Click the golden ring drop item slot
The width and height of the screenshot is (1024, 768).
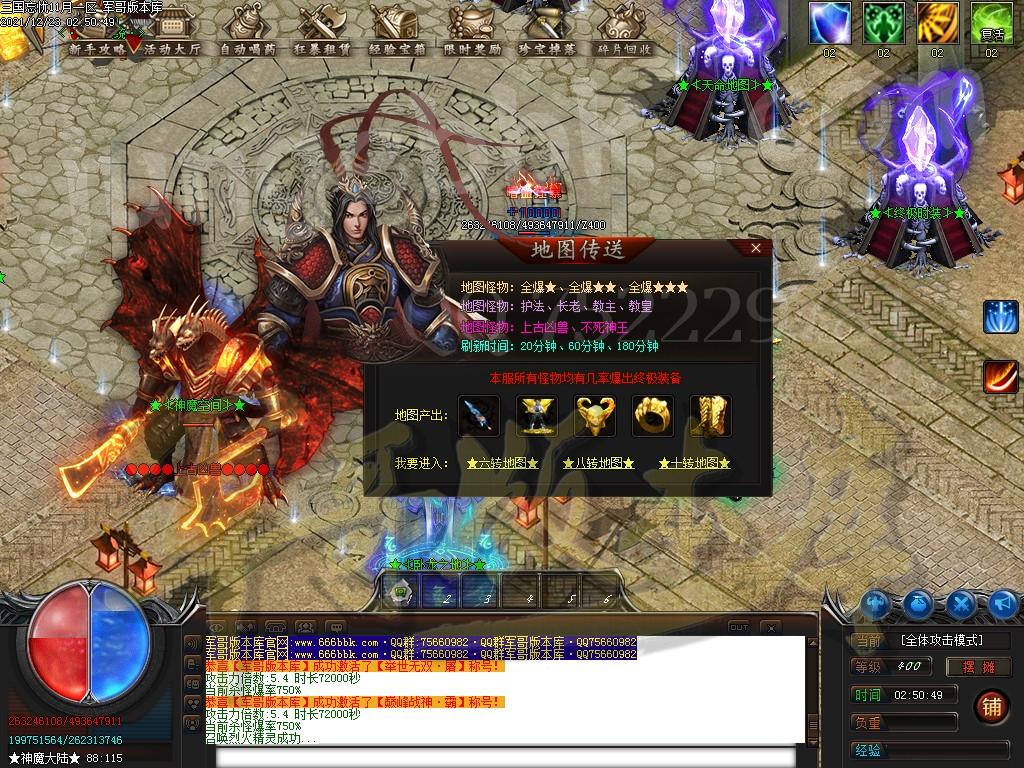[652, 416]
